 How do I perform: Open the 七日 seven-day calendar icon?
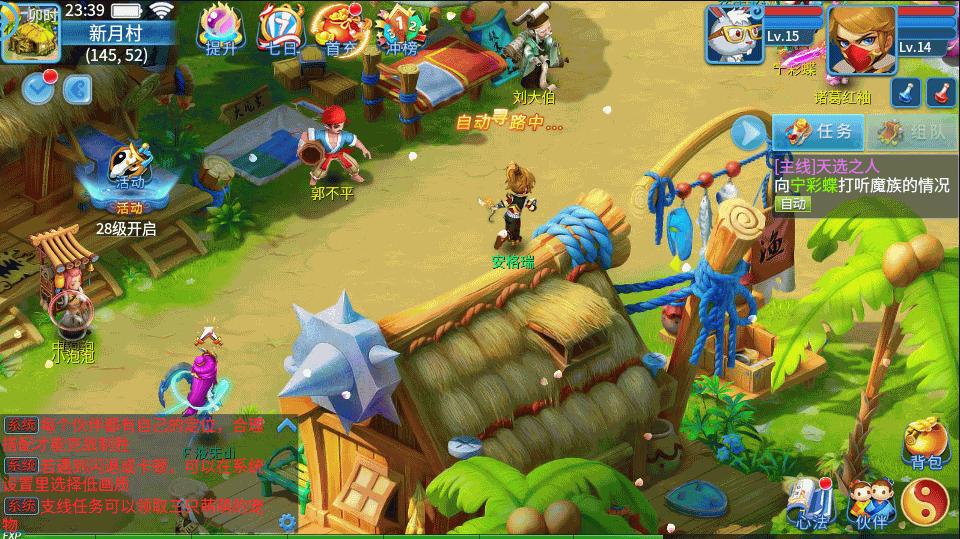281,28
